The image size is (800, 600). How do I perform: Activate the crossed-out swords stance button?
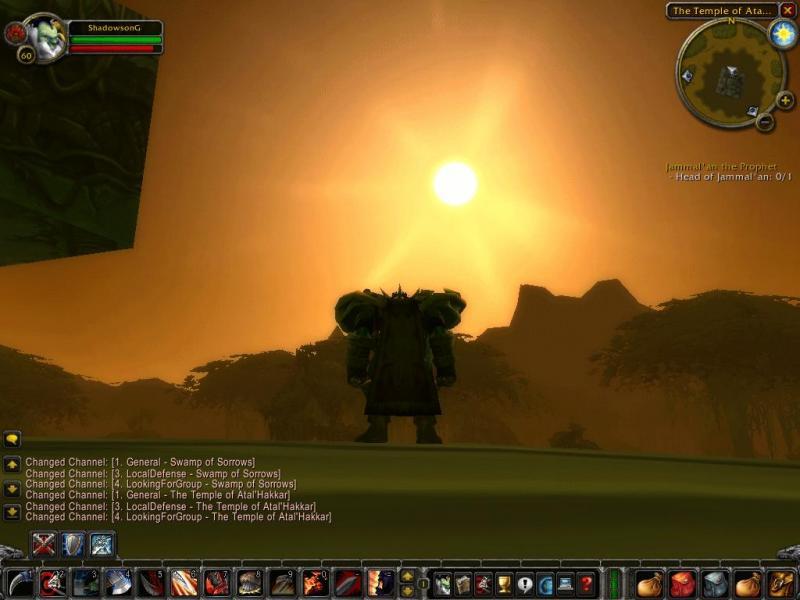[x=44, y=544]
